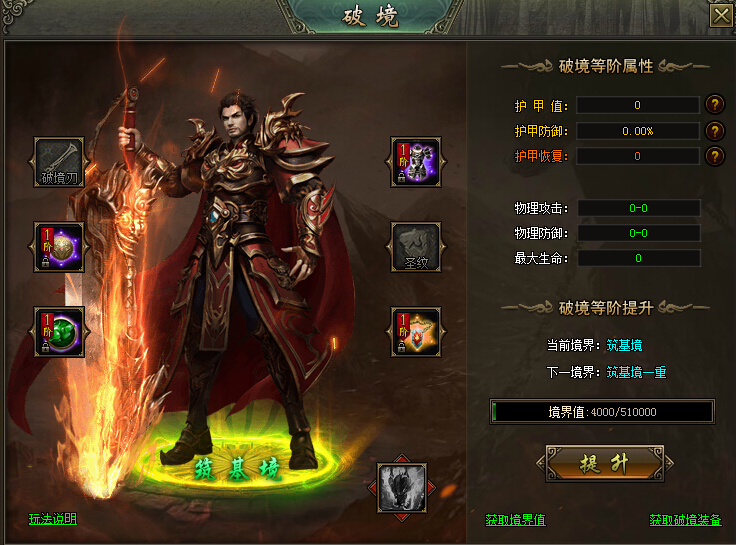
Task: Select the orange amulet equipment slot
Action: [x=416, y=333]
